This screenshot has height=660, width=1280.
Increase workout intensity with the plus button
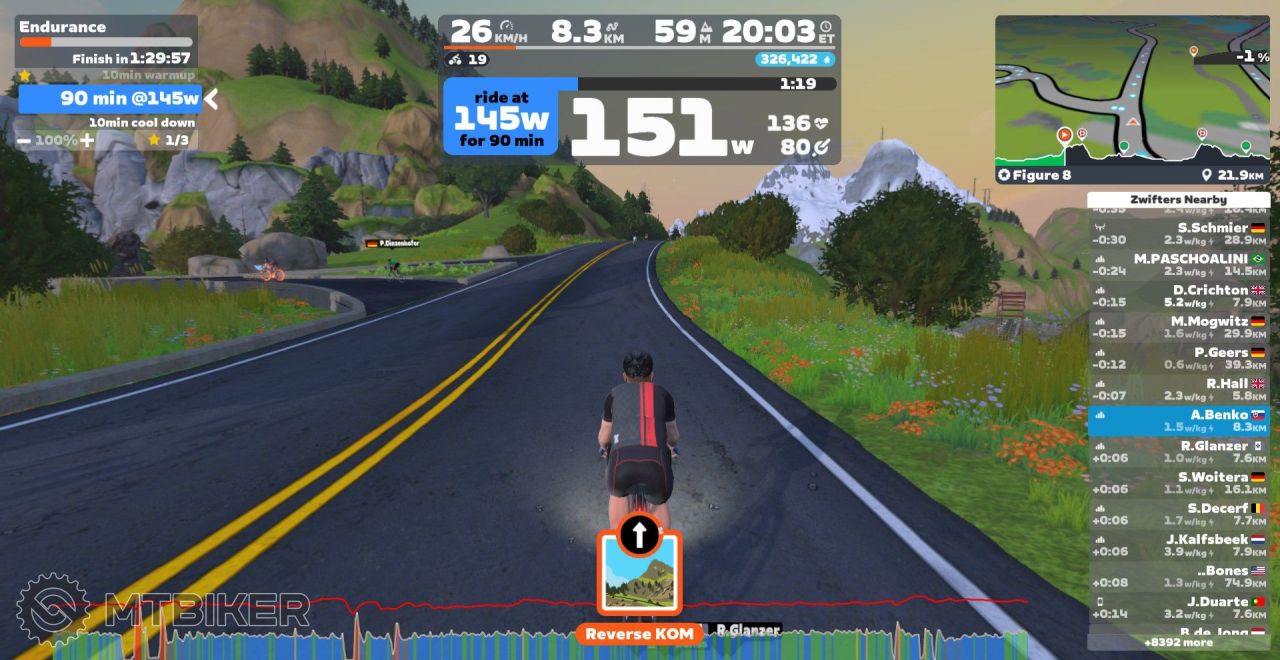[87, 141]
